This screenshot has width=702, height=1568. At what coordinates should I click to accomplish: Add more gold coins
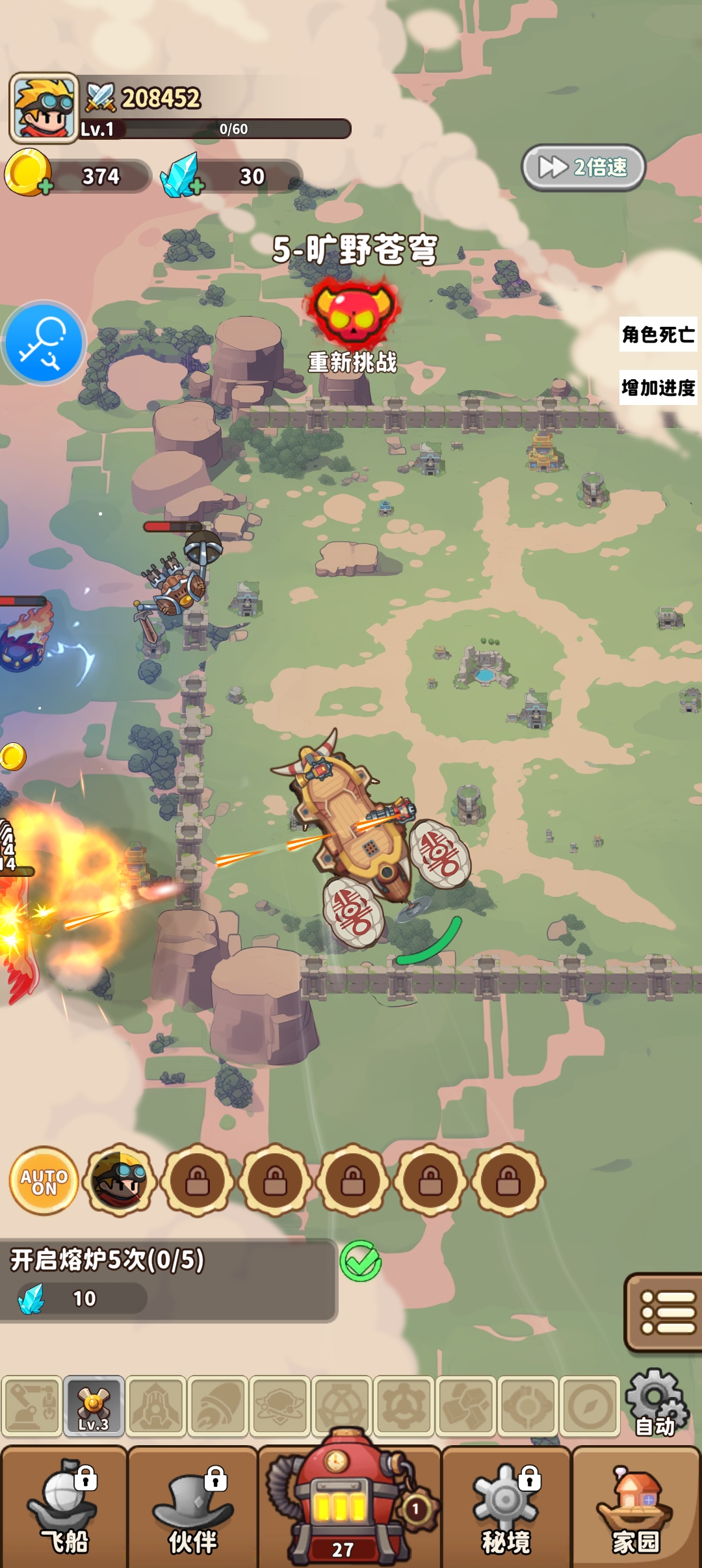click(45, 187)
